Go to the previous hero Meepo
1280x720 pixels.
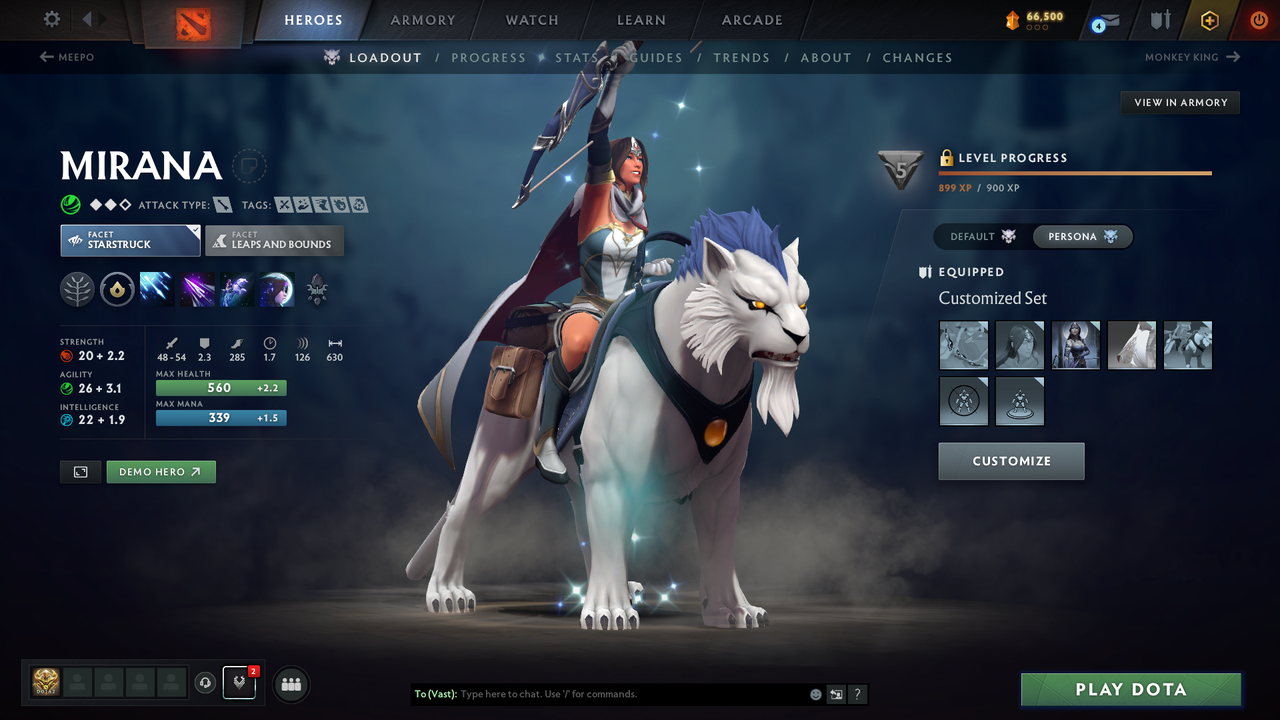(x=66, y=57)
